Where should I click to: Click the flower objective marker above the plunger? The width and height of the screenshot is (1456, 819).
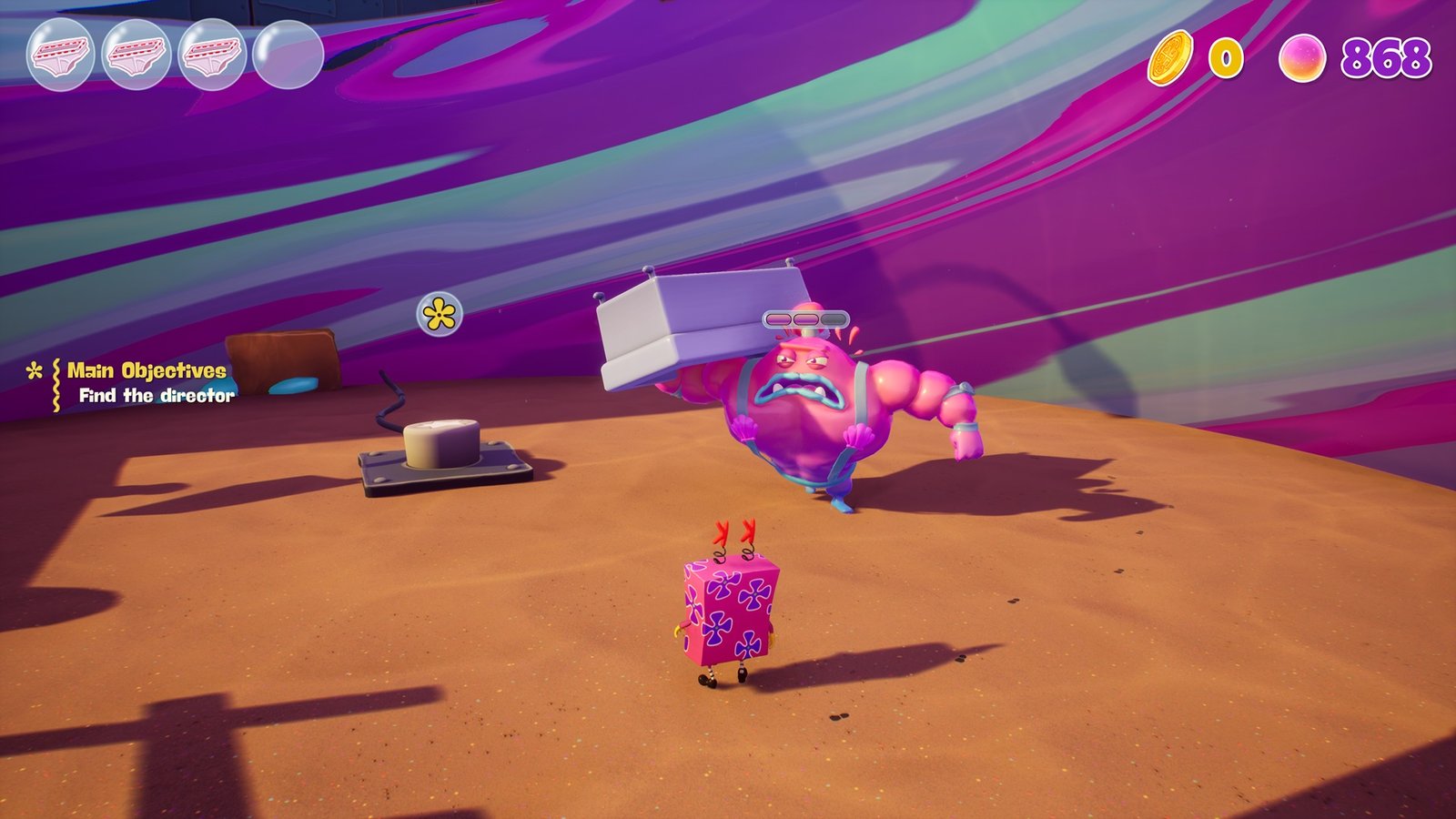[440, 313]
